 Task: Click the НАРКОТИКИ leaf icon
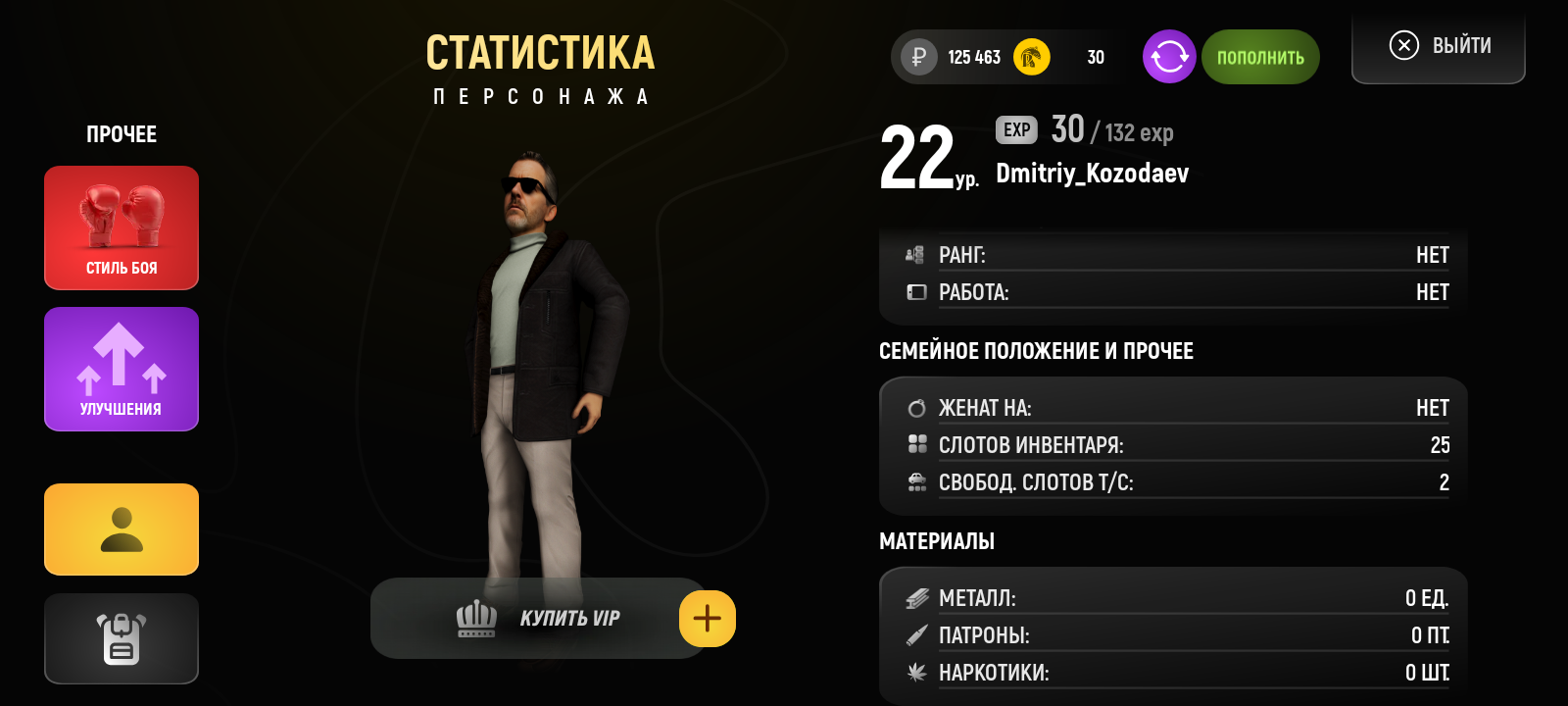(x=915, y=673)
